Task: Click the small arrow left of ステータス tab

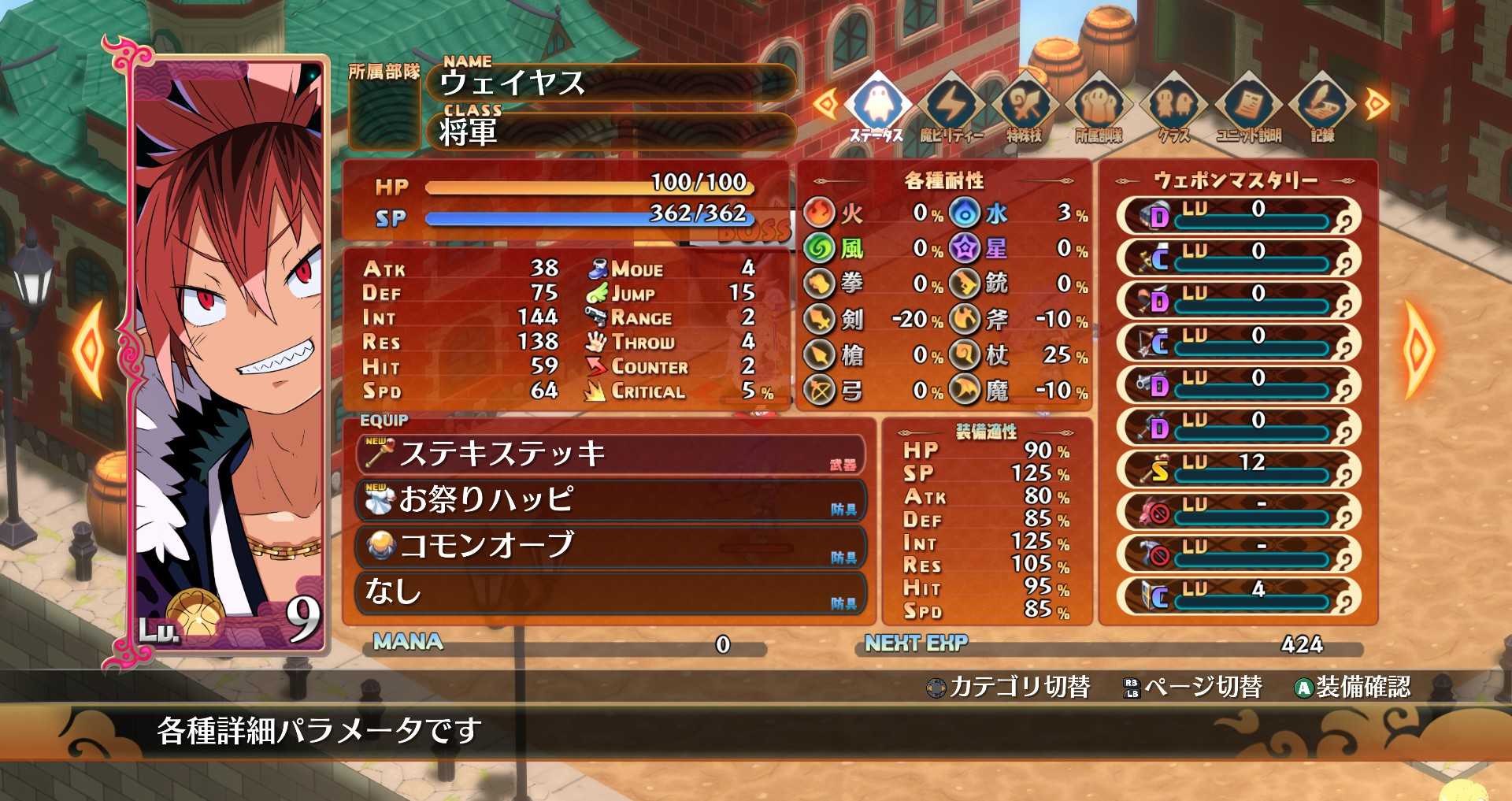Action: point(825,104)
